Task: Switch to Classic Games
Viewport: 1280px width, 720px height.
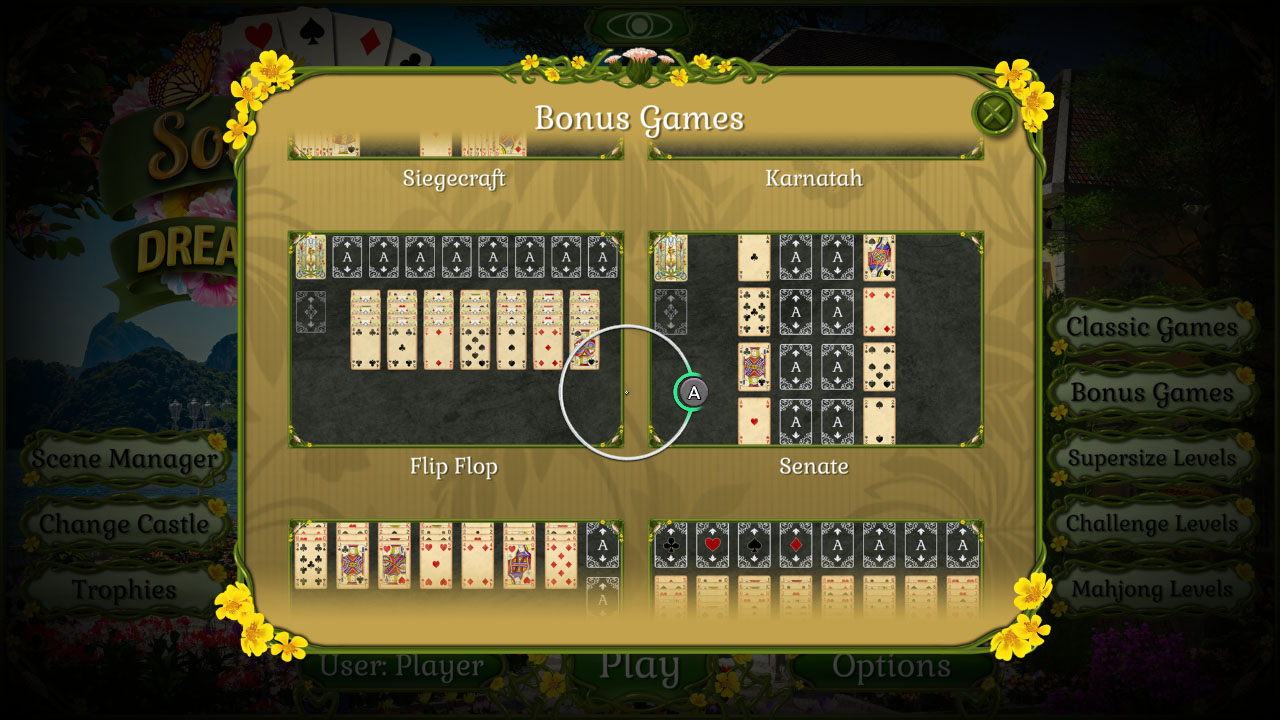Action: click(x=1151, y=327)
